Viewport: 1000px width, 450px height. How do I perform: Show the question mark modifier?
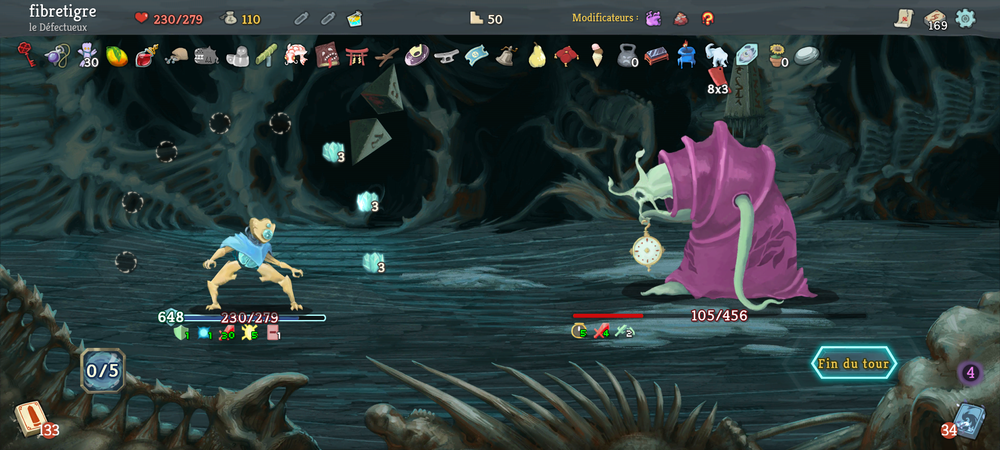point(708,18)
